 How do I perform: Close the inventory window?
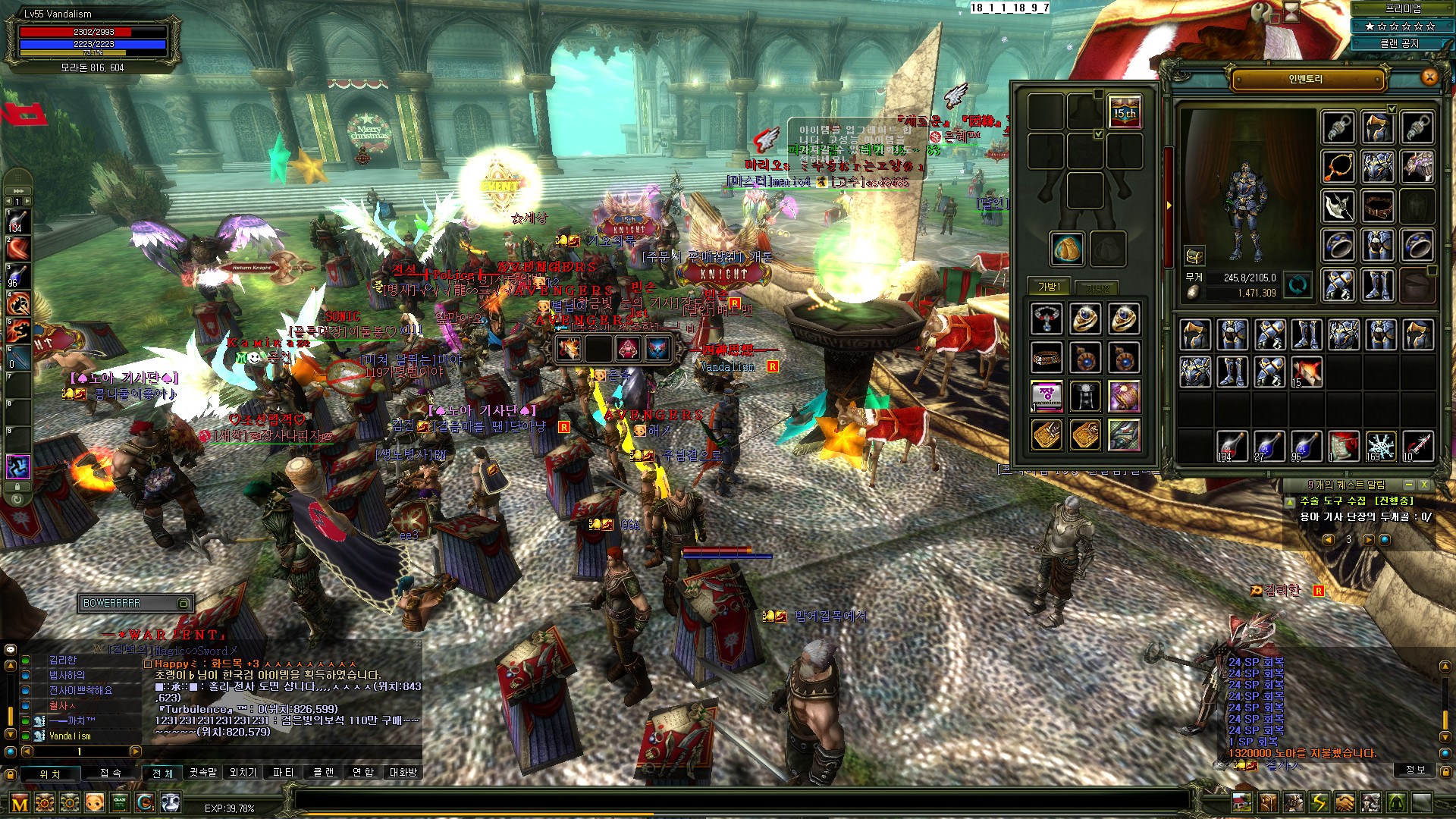(x=1429, y=77)
